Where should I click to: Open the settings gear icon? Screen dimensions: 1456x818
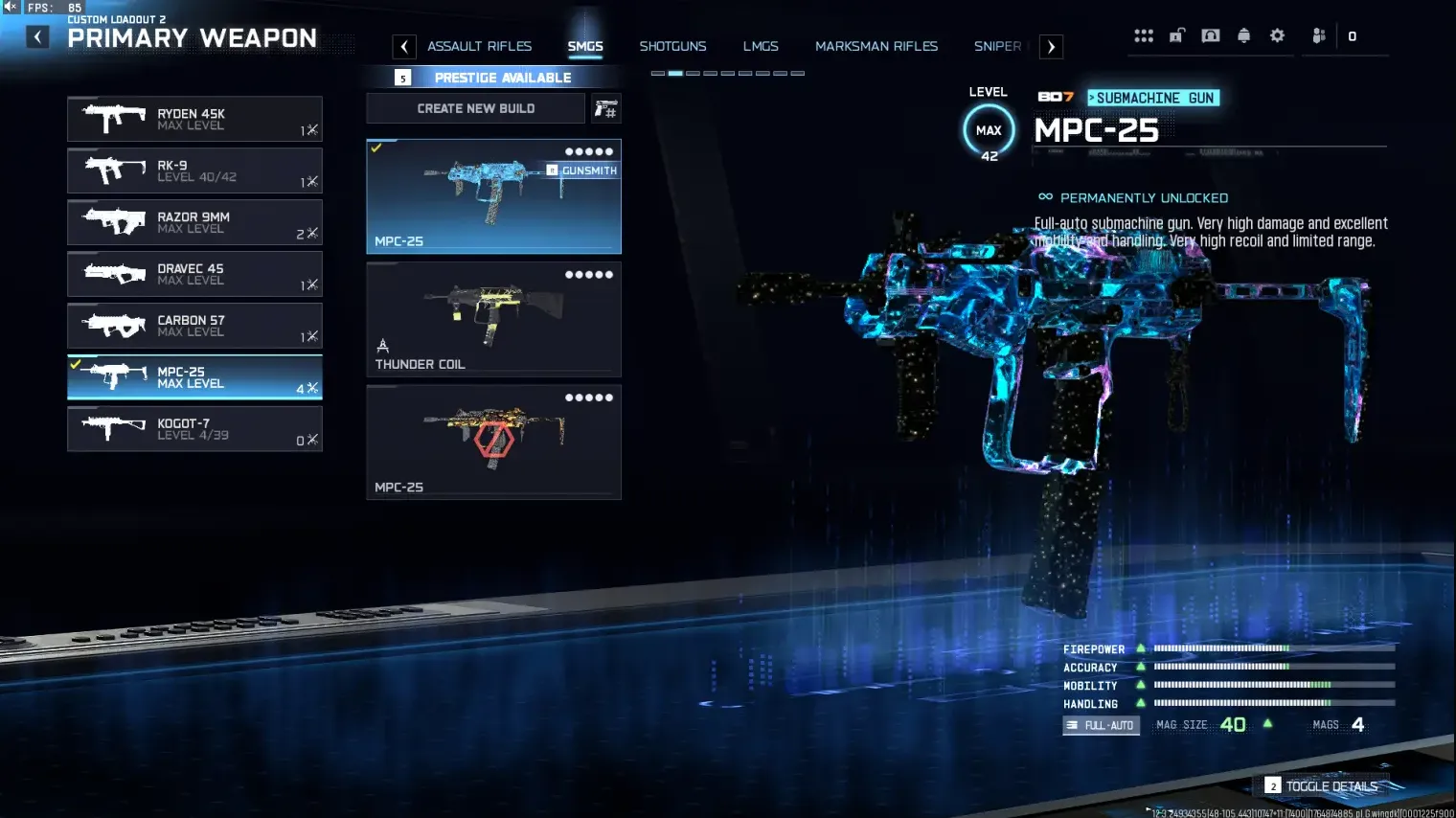click(1277, 34)
